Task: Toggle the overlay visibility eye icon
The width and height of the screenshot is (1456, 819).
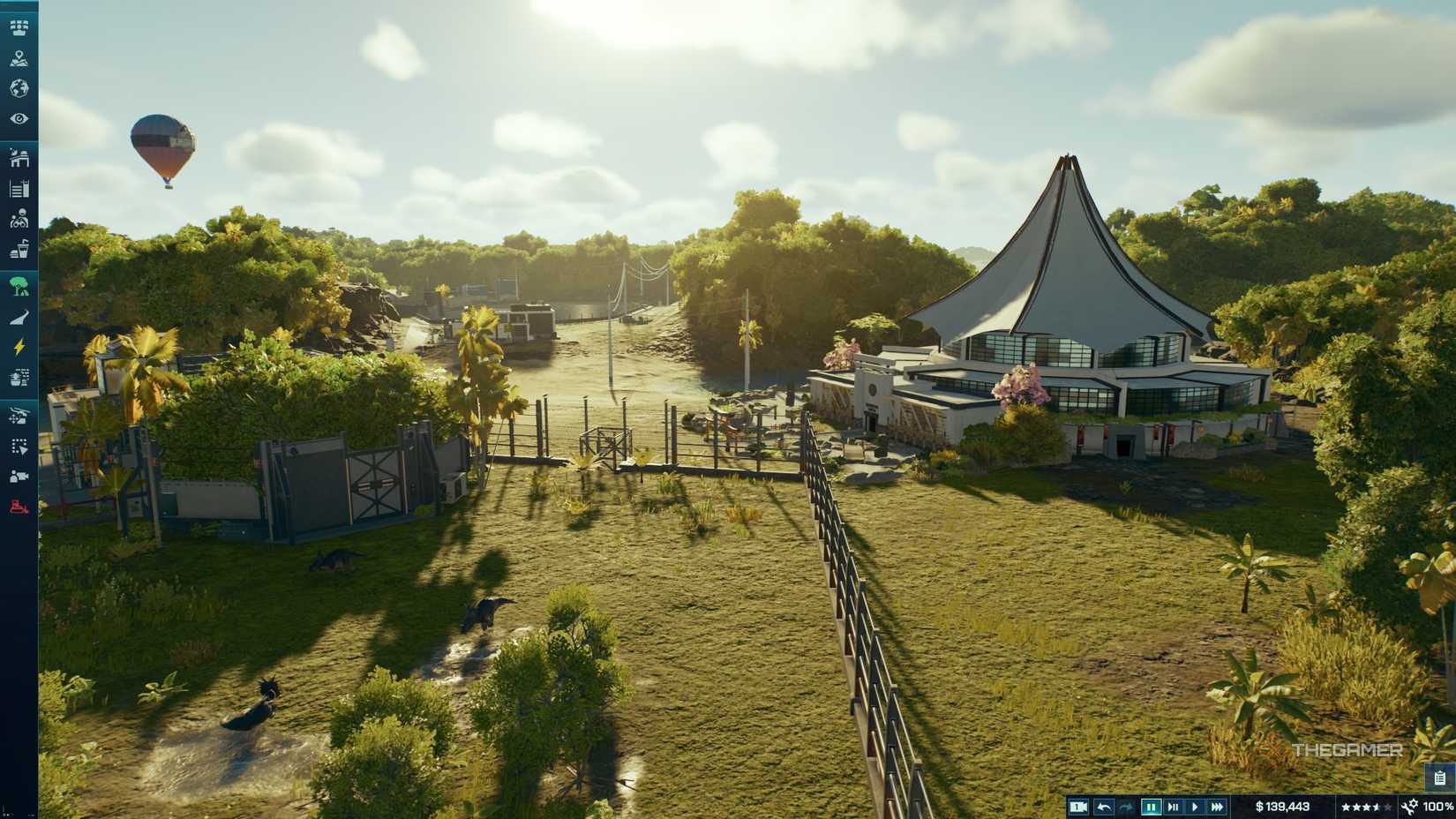Action: coord(19,118)
